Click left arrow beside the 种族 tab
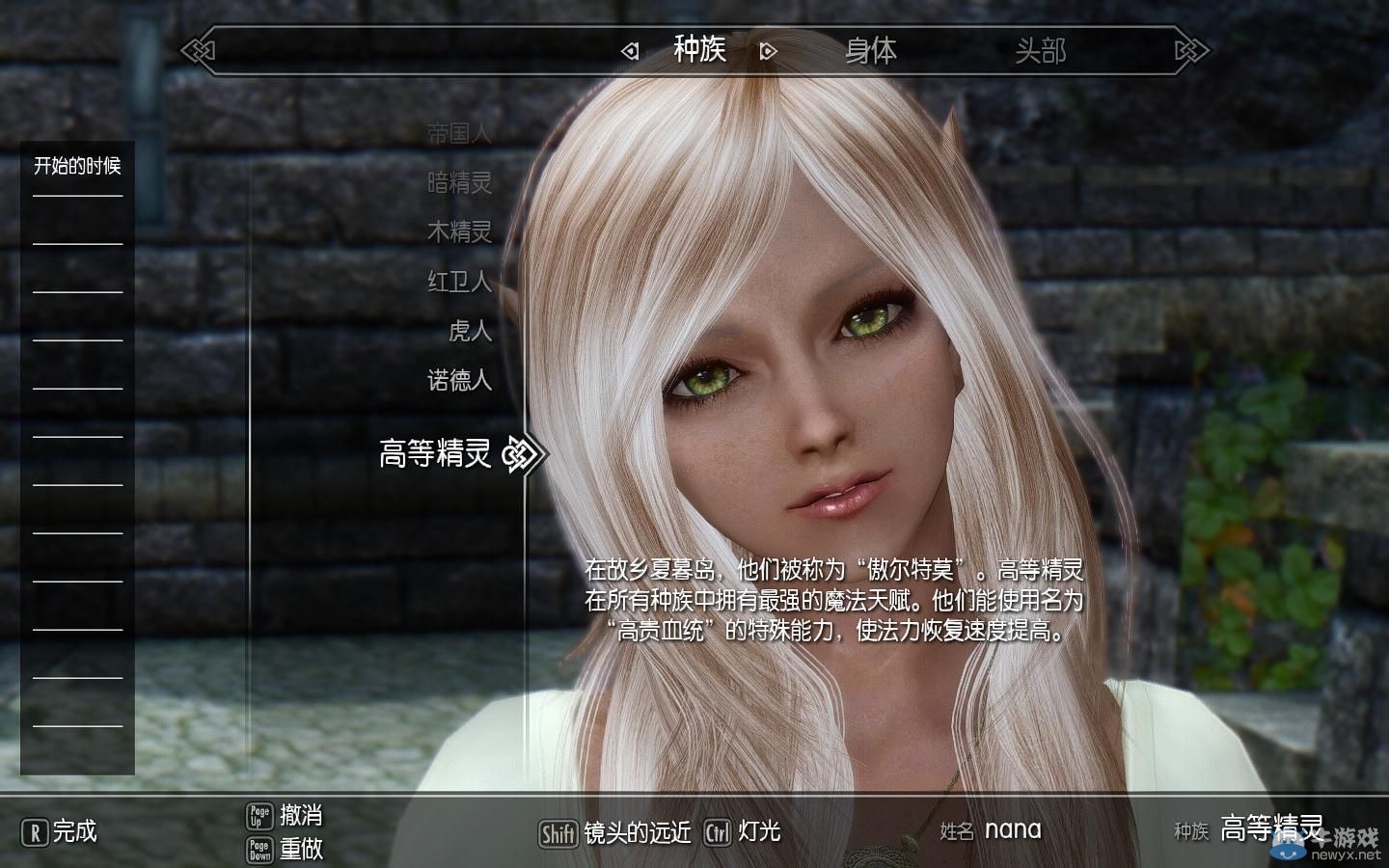 tap(632, 50)
